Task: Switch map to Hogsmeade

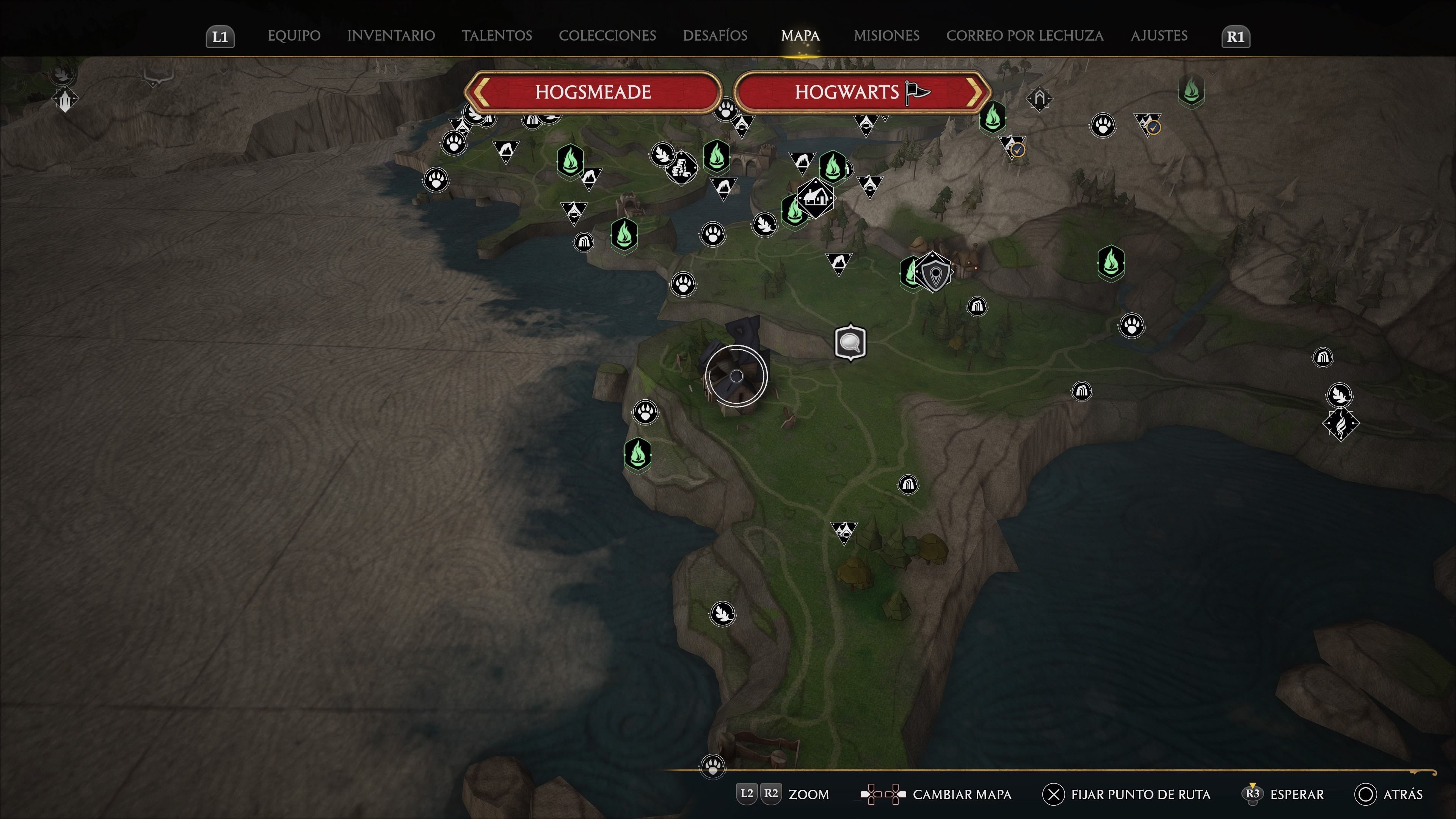Action: tap(593, 92)
